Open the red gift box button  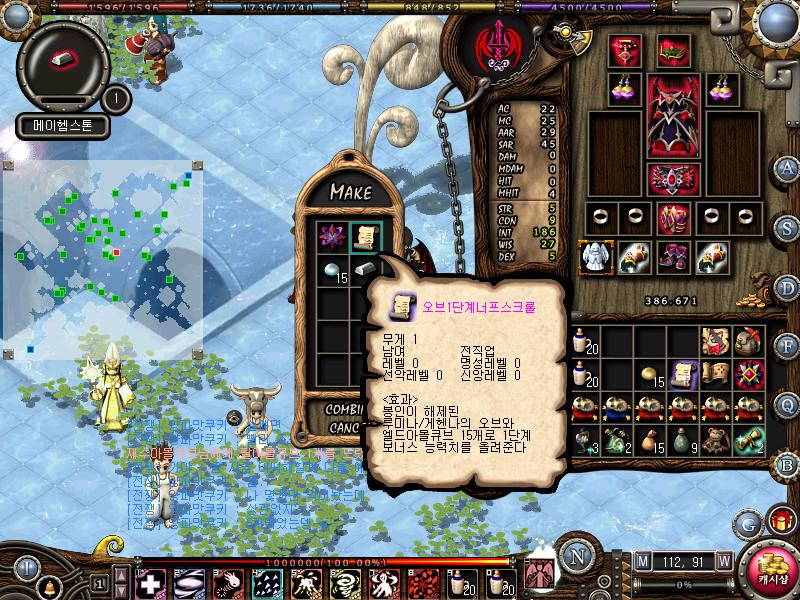coord(779,521)
